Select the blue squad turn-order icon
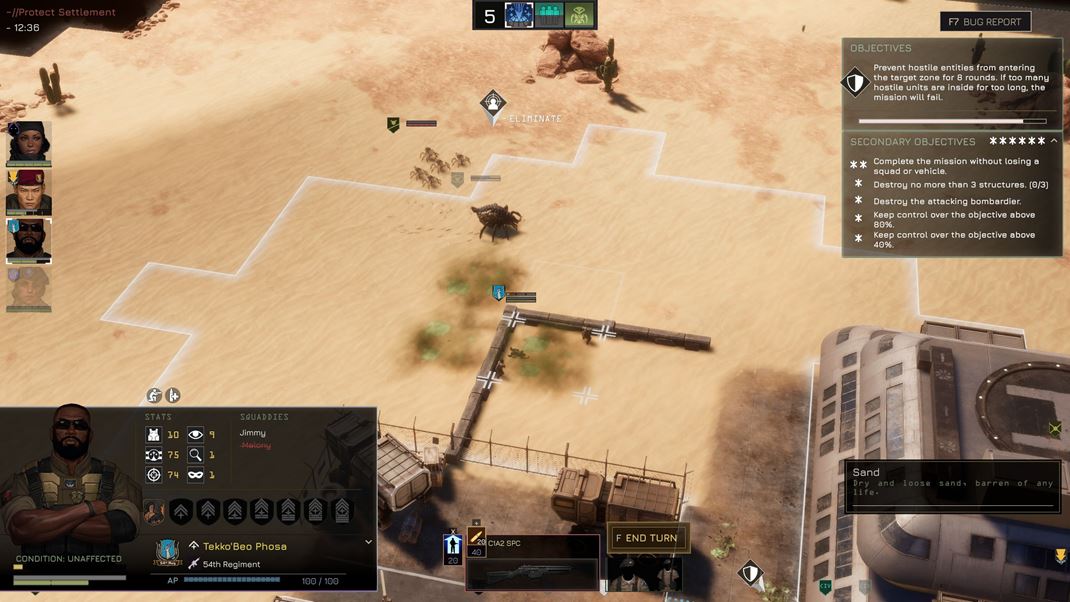This screenshot has height=602, width=1070. 518,15
